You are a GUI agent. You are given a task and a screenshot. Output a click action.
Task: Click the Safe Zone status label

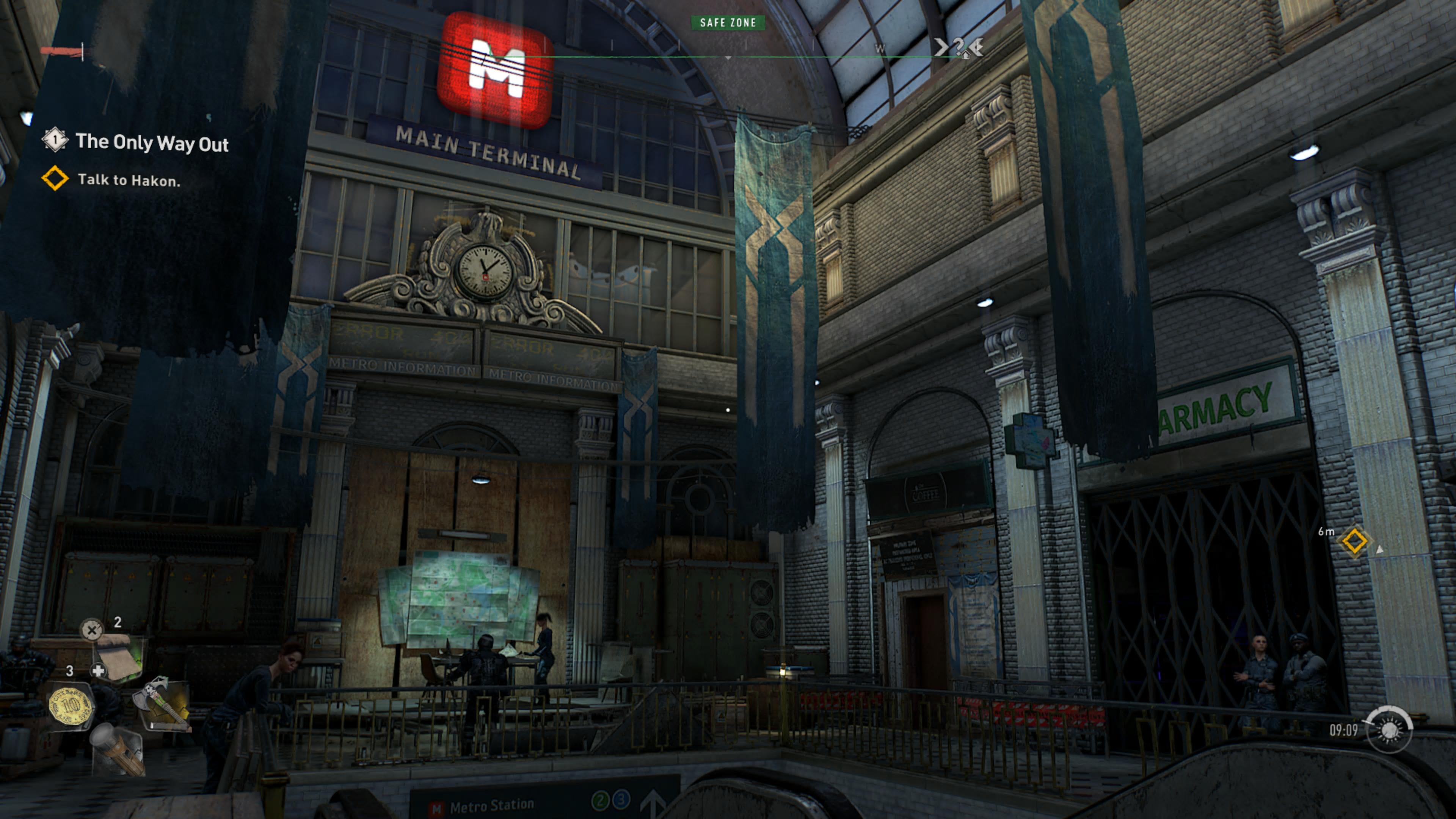(x=728, y=23)
